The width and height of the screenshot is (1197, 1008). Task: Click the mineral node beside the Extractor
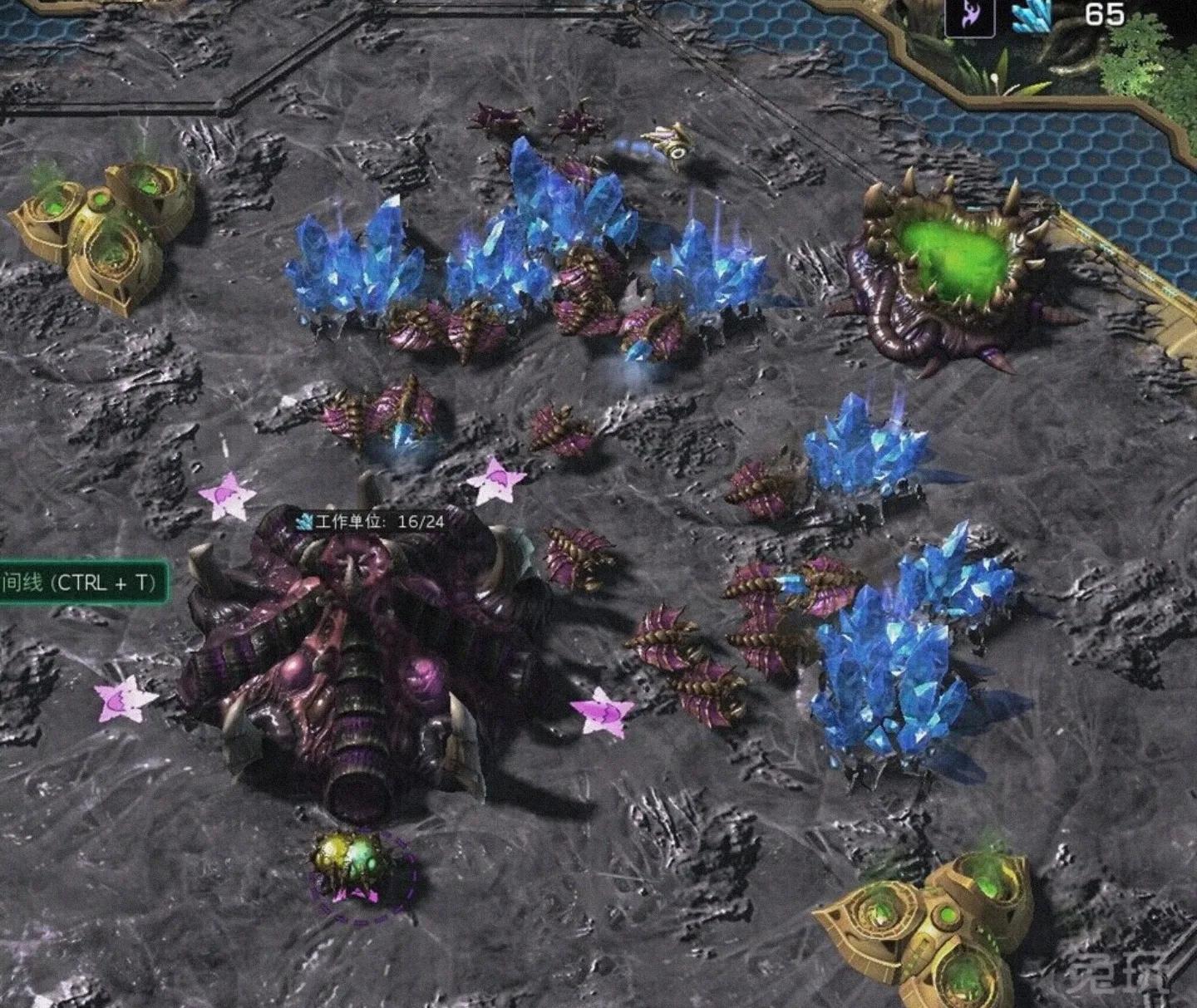pos(864,449)
